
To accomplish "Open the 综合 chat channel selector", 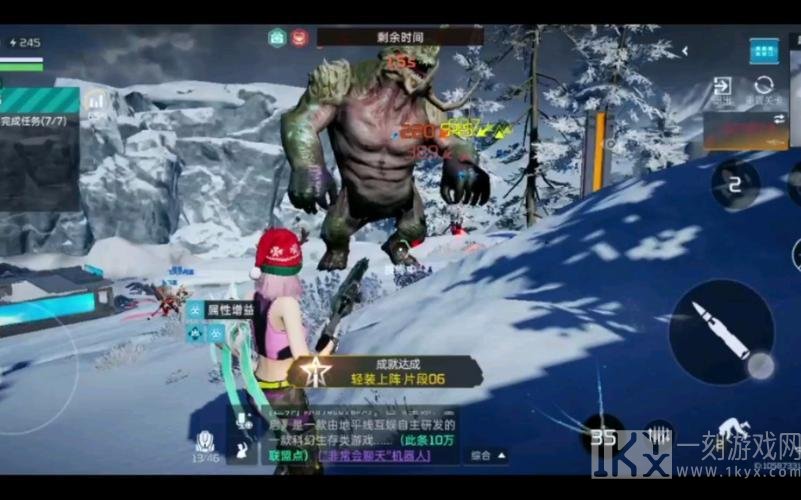I will click(487, 456).
